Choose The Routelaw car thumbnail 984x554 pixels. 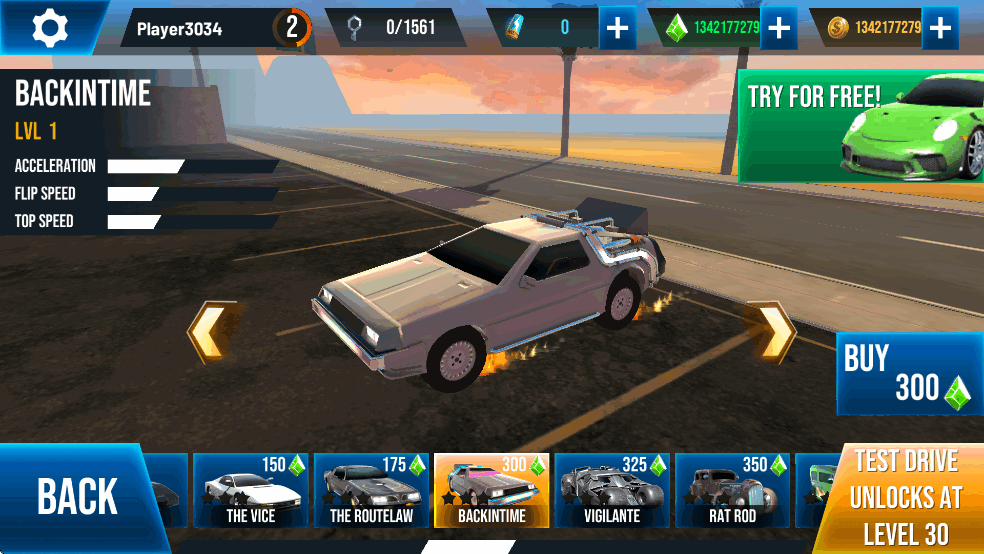[371, 490]
